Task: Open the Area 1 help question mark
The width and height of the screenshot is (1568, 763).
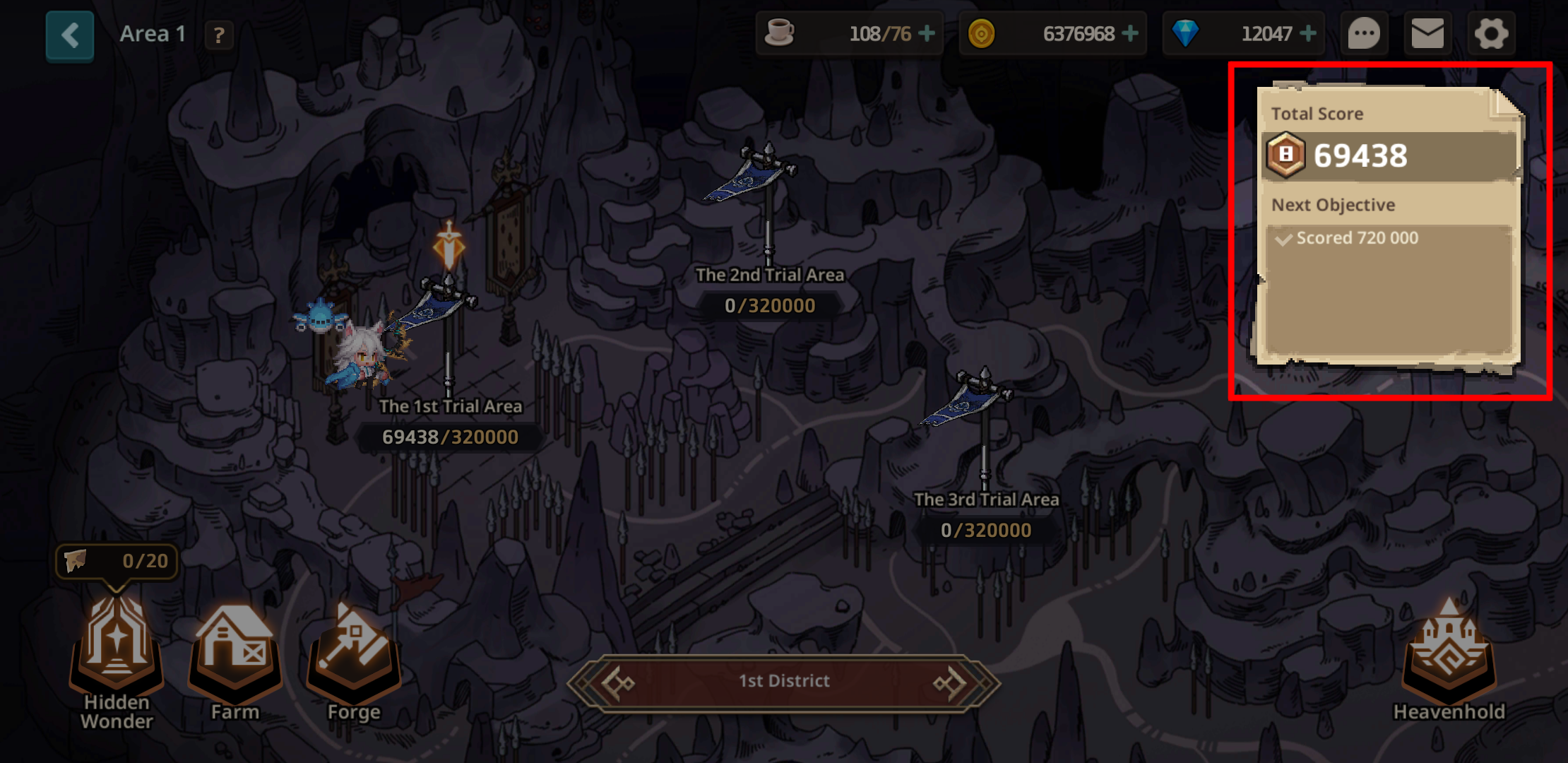Action: tap(219, 35)
